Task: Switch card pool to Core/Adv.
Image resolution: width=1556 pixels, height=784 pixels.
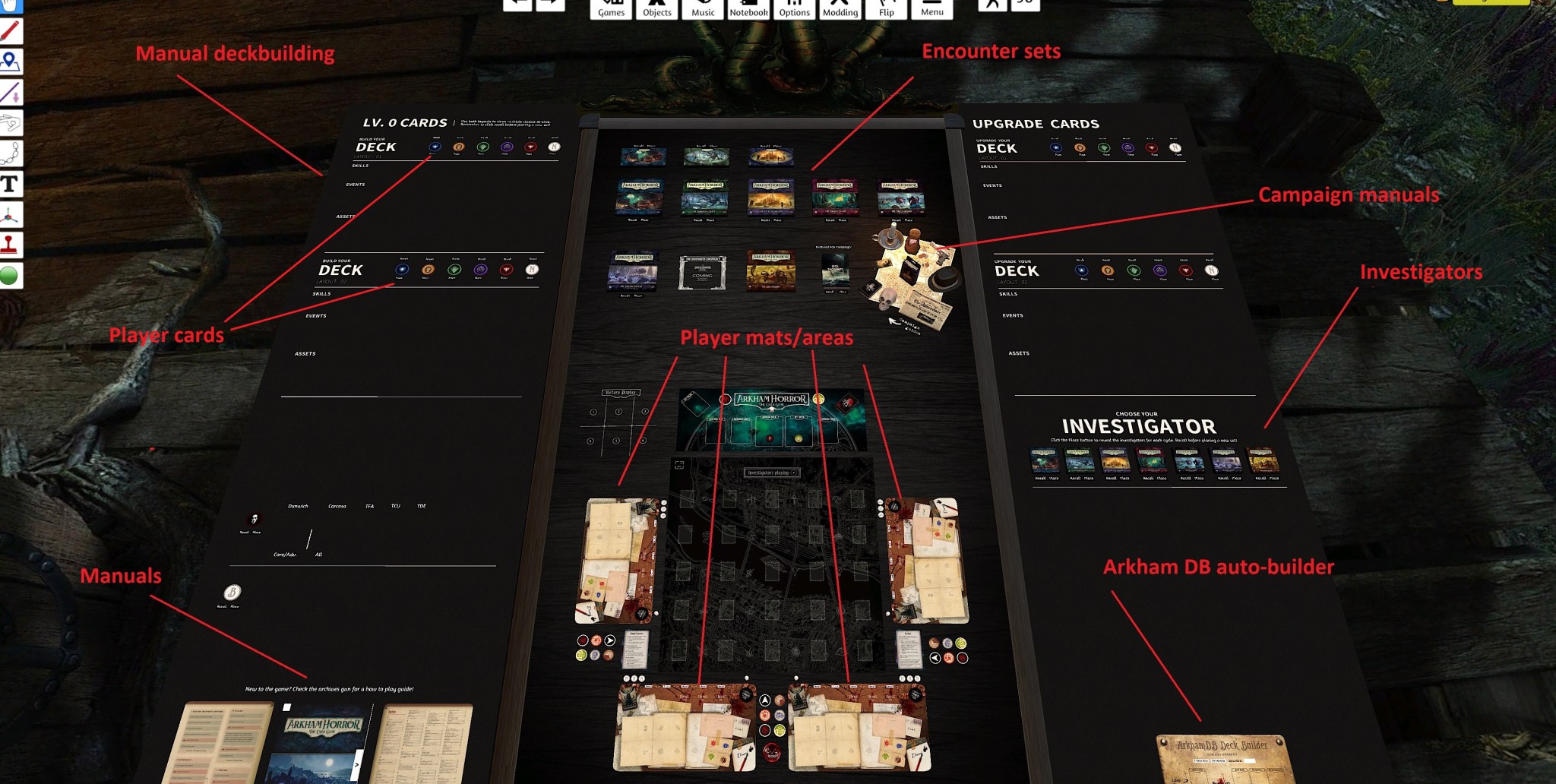Action: pos(286,555)
